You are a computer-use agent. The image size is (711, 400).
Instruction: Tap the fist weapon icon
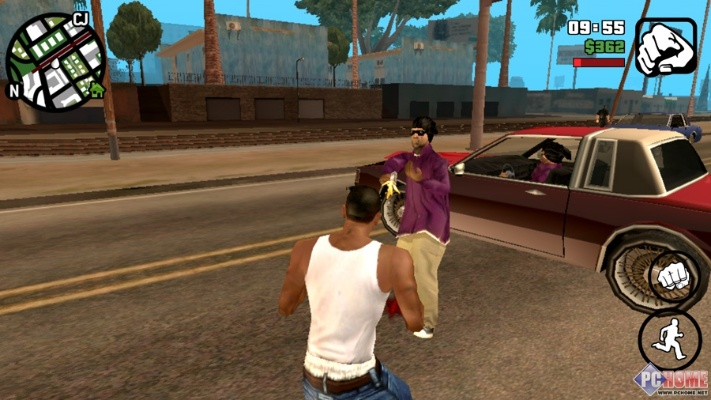pyautogui.click(x=665, y=47)
